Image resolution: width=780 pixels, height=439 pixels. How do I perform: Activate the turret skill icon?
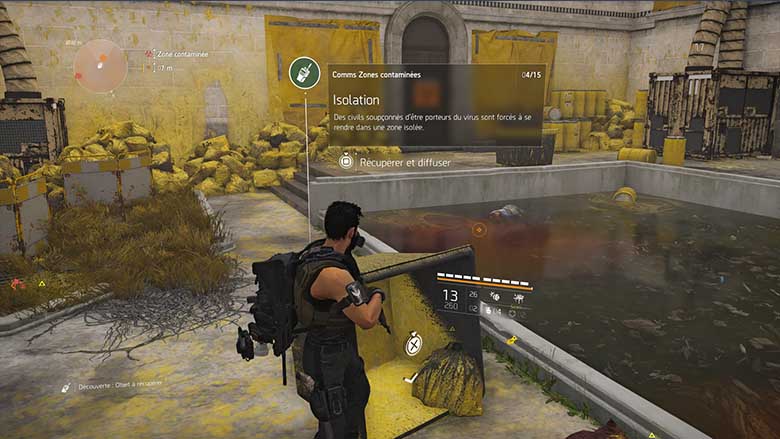(x=517, y=297)
